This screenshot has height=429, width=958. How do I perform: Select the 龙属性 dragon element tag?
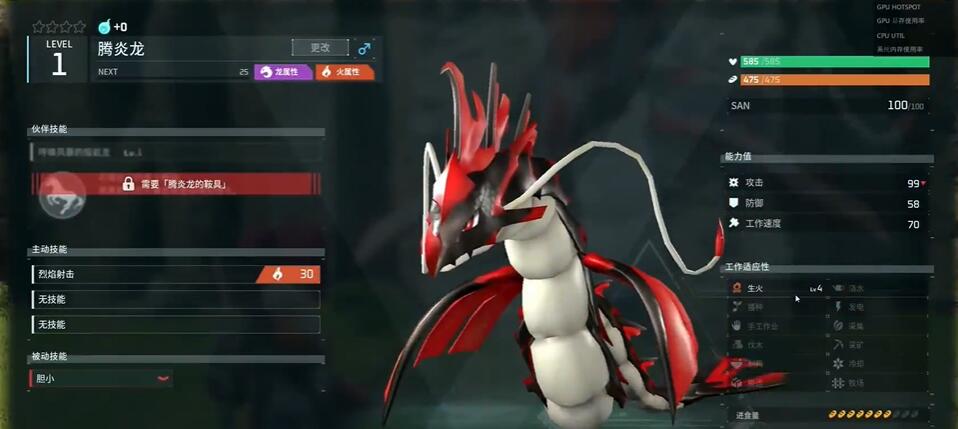[283, 72]
